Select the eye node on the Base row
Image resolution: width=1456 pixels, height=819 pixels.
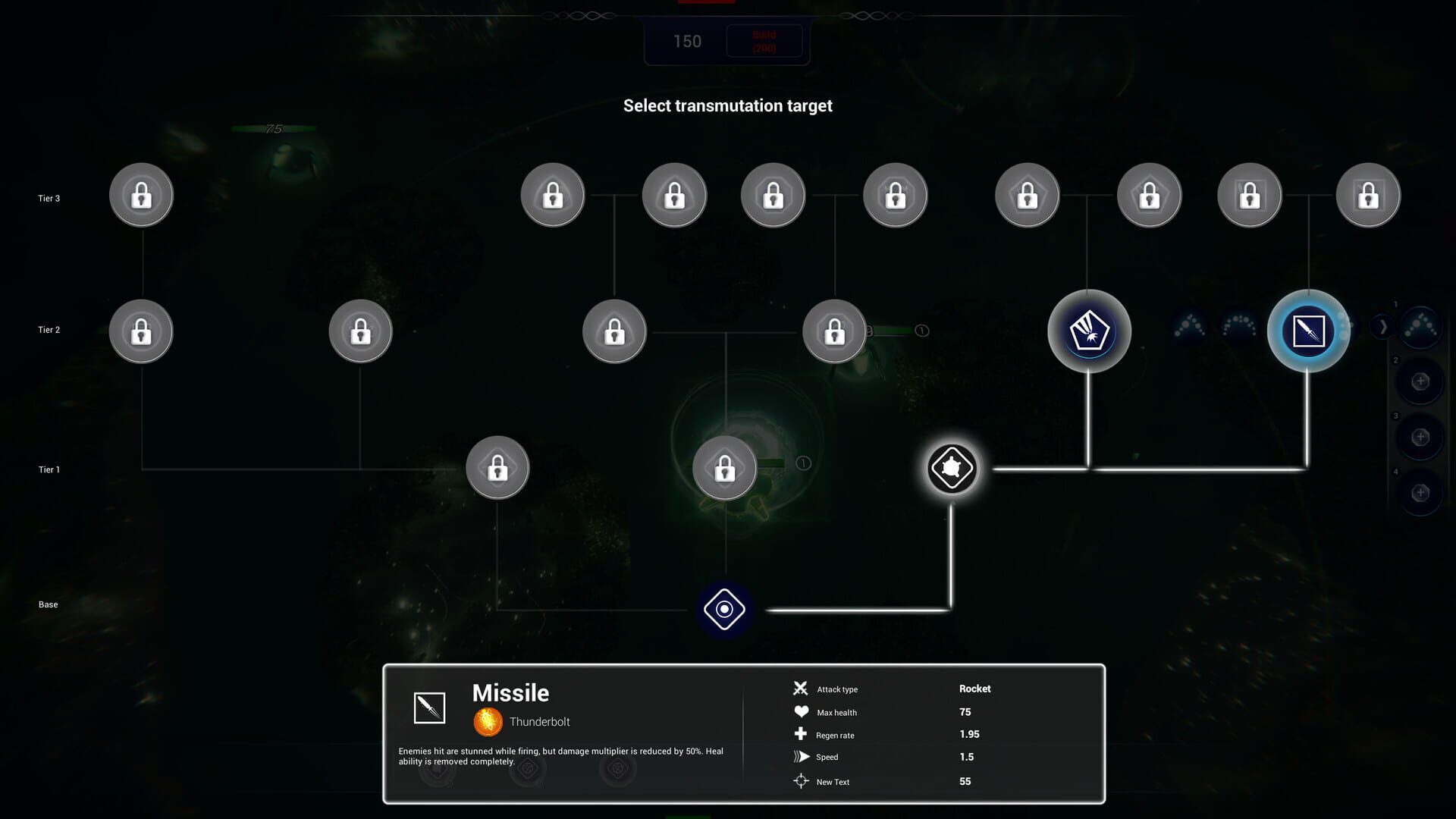pos(724,608)
